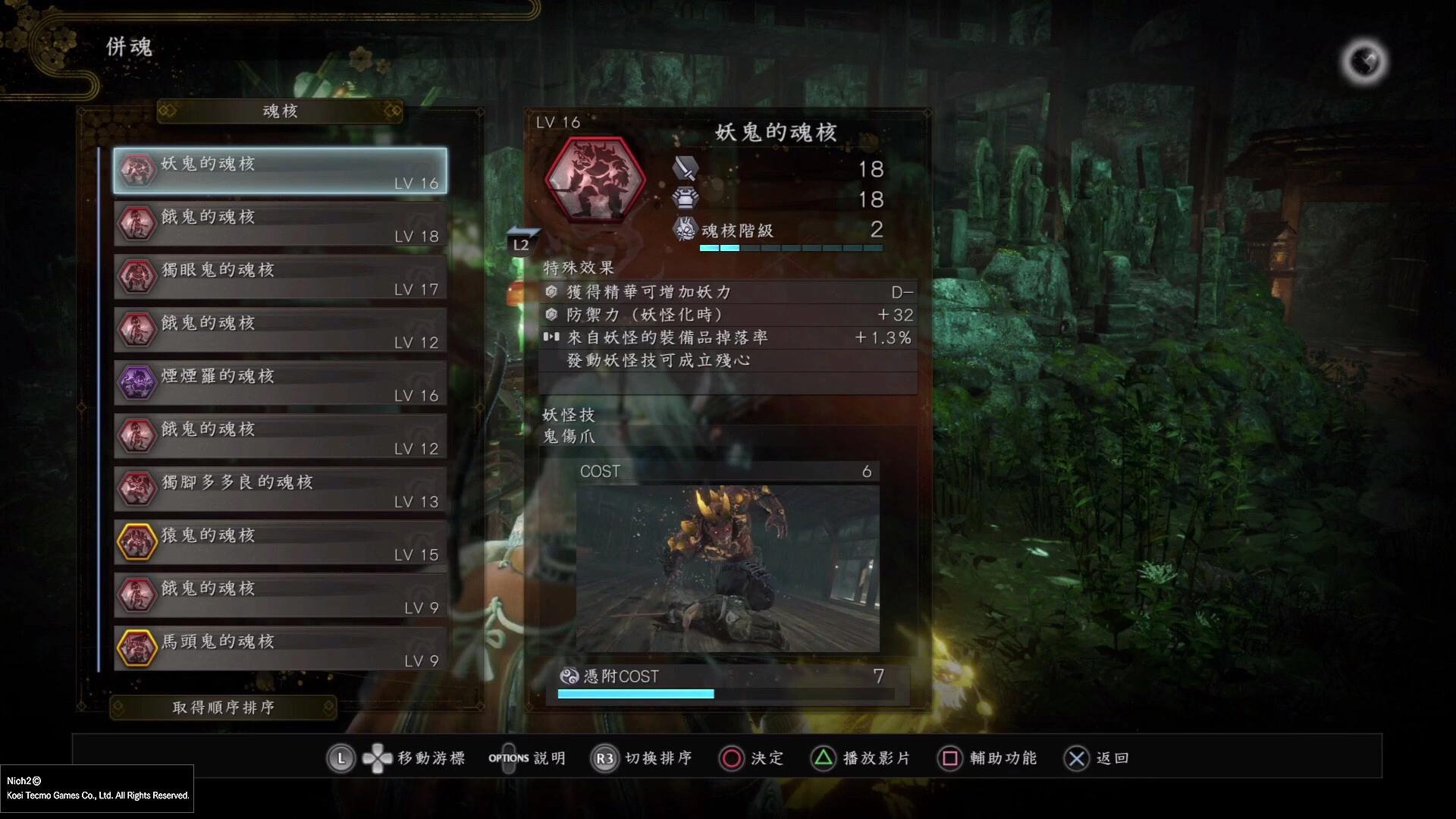Expand the 取得順序排序 sort order selector
The height and width of the screenshot is (819, 1456).
click(224, 707)
